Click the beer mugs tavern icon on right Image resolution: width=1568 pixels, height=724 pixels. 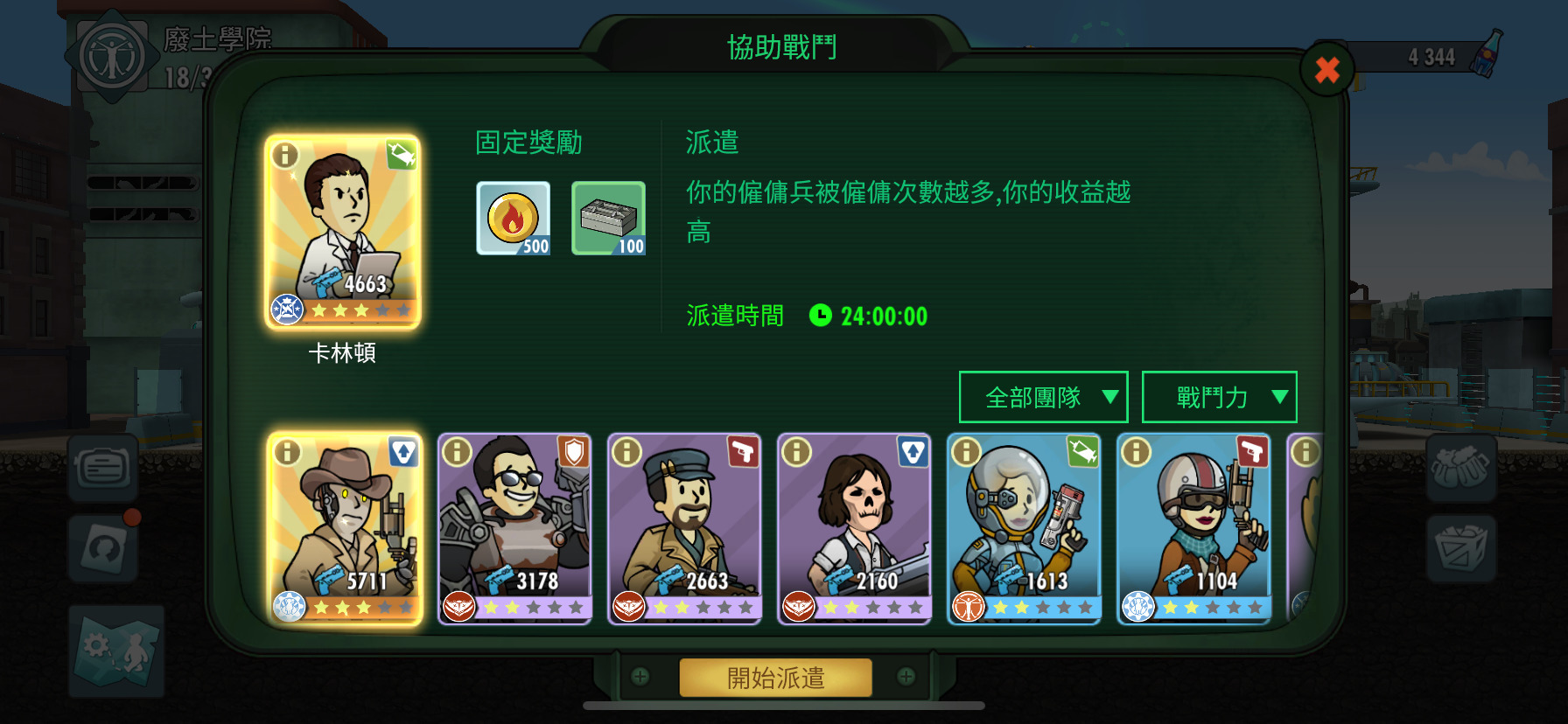click(x=1462, y=468)
